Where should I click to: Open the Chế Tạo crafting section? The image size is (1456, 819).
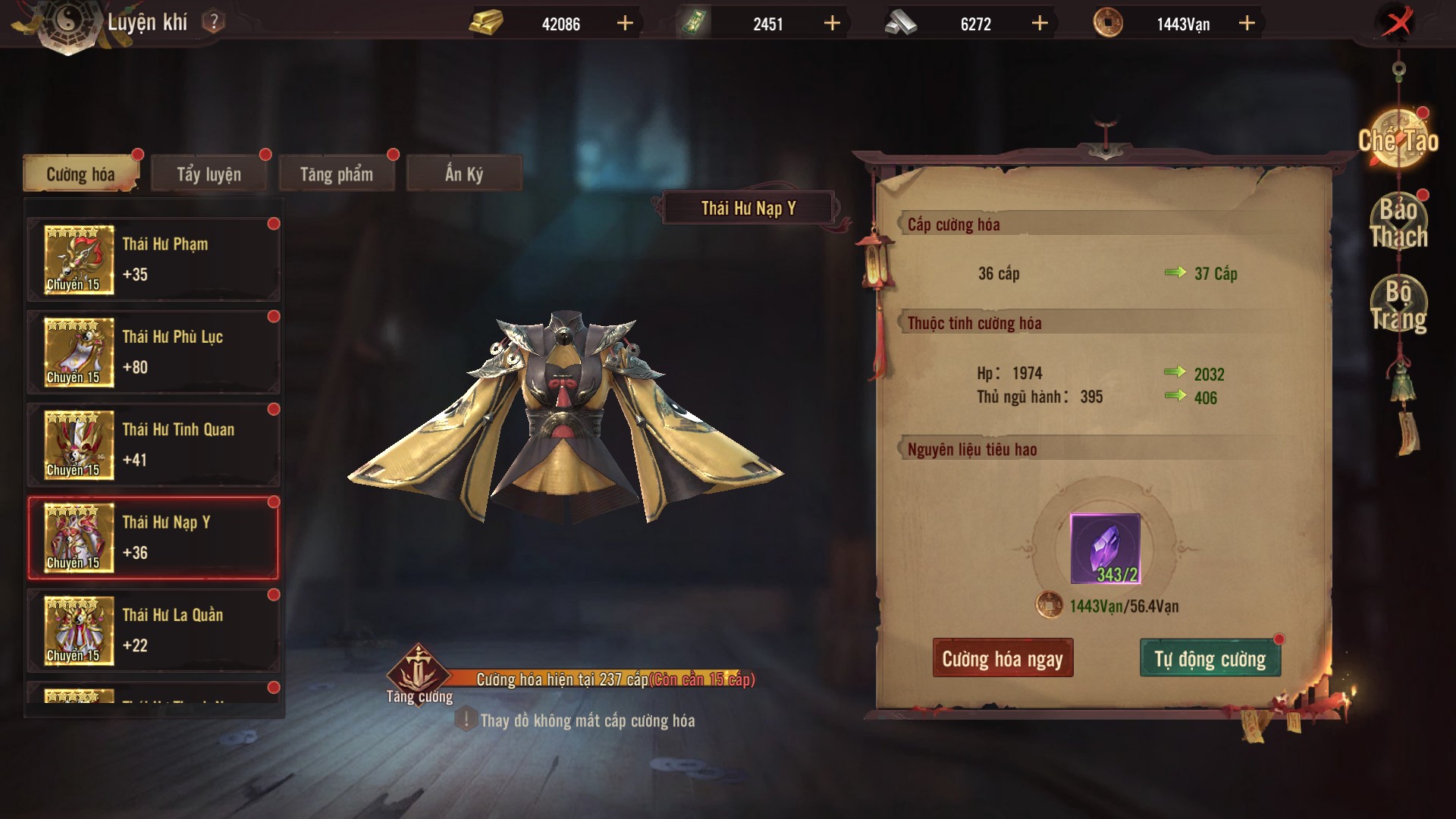[x=1398, y=140]
